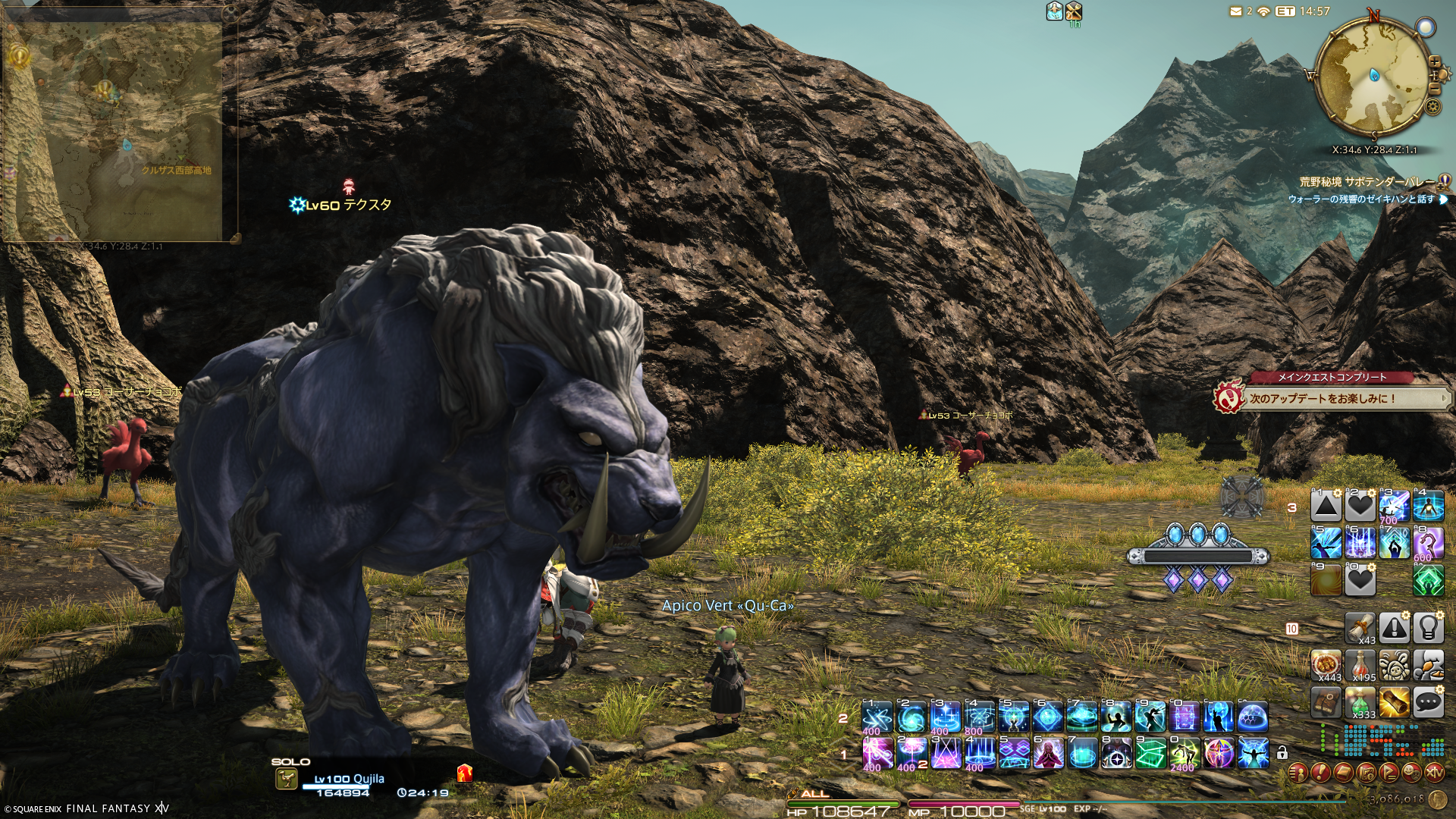Use the food dish x443 item
Viewport: 1456px width, 819px height.
(1326, 664)
